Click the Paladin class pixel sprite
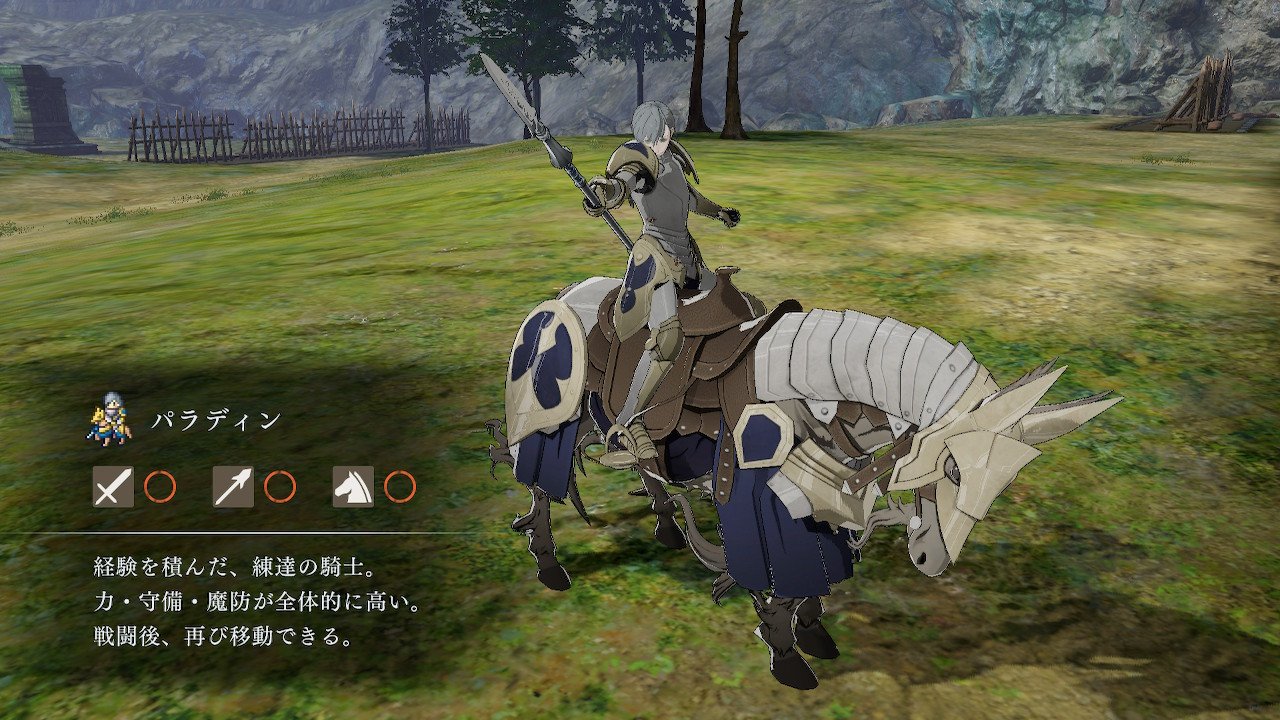The height and width of the screenshot is (720, 1280). (110, 419)
